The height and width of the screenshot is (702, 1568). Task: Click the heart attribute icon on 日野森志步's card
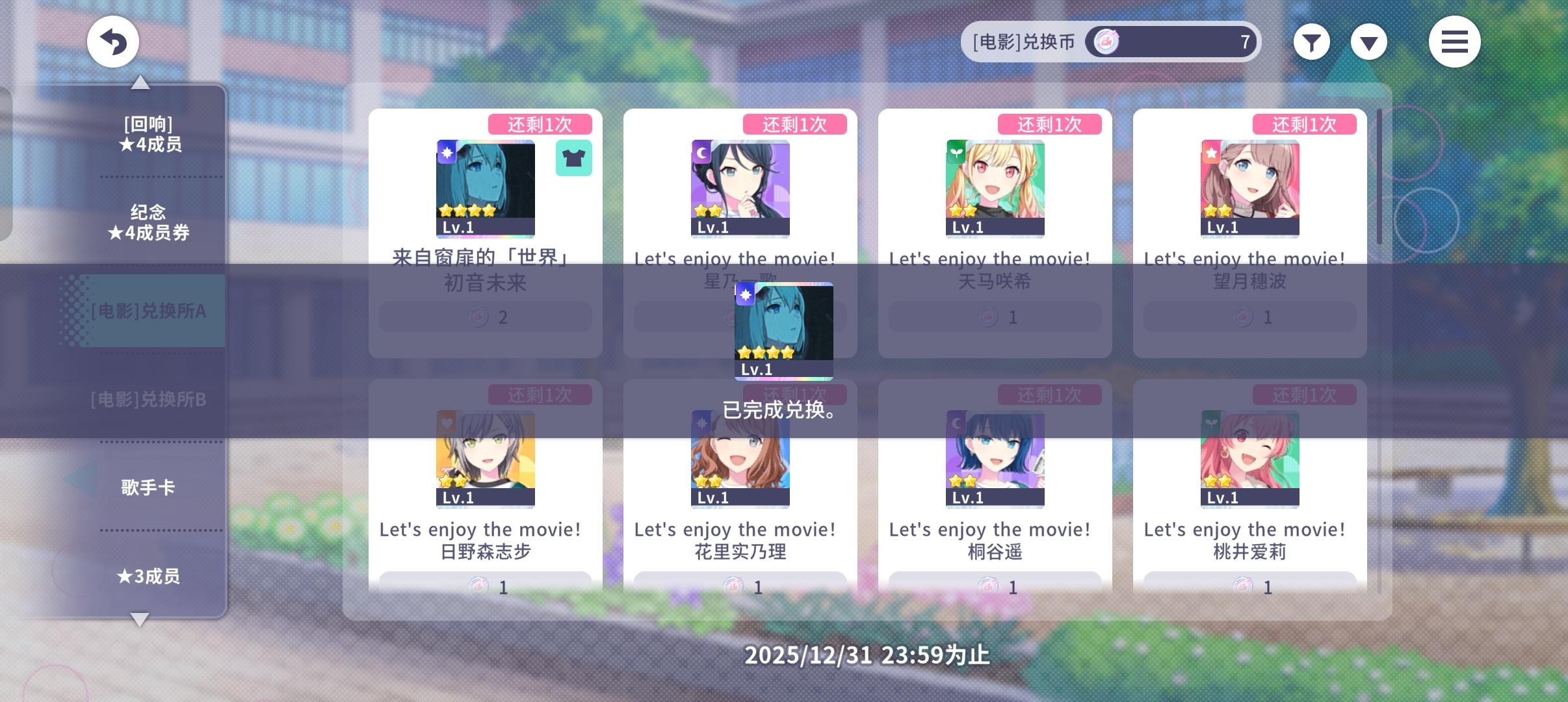(x=447, y=422)
